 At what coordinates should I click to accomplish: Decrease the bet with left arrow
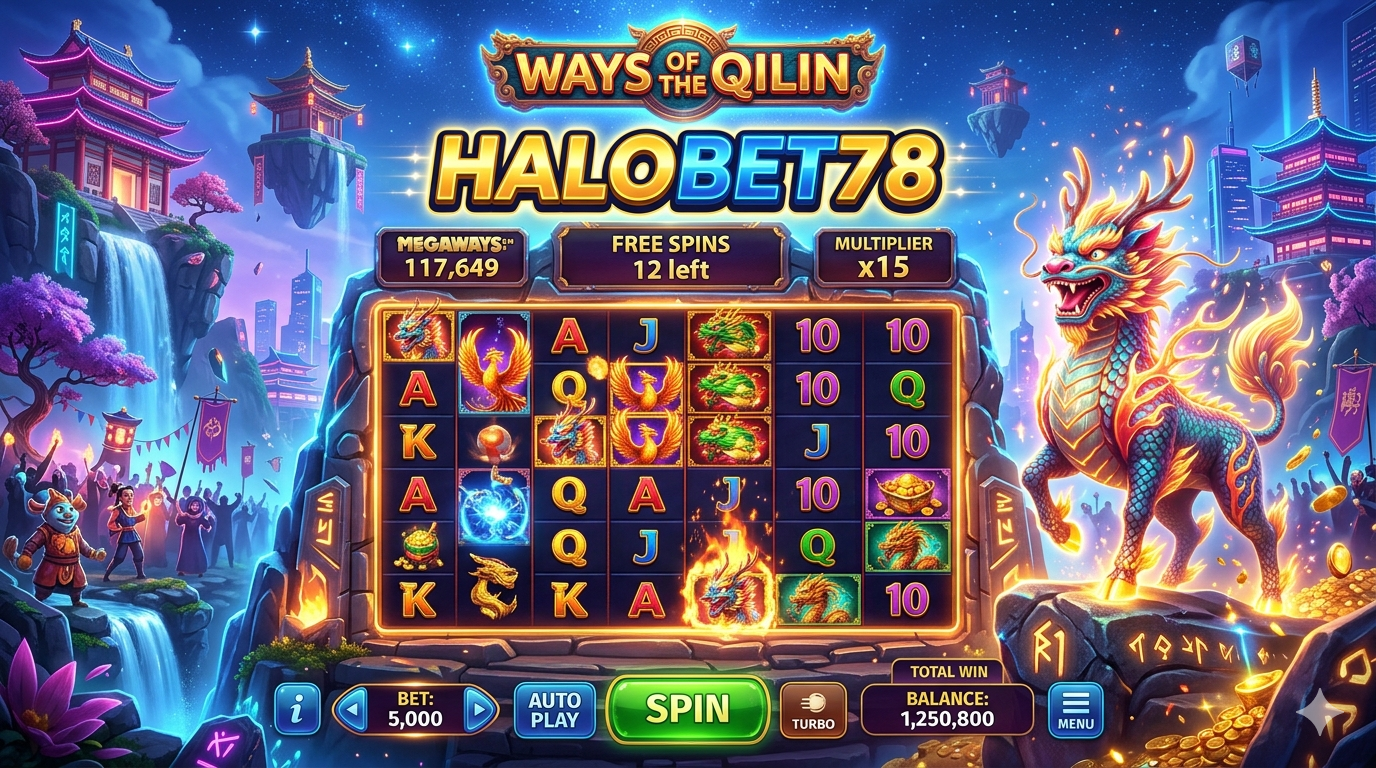pyautogui.click(x=350, y=710)
